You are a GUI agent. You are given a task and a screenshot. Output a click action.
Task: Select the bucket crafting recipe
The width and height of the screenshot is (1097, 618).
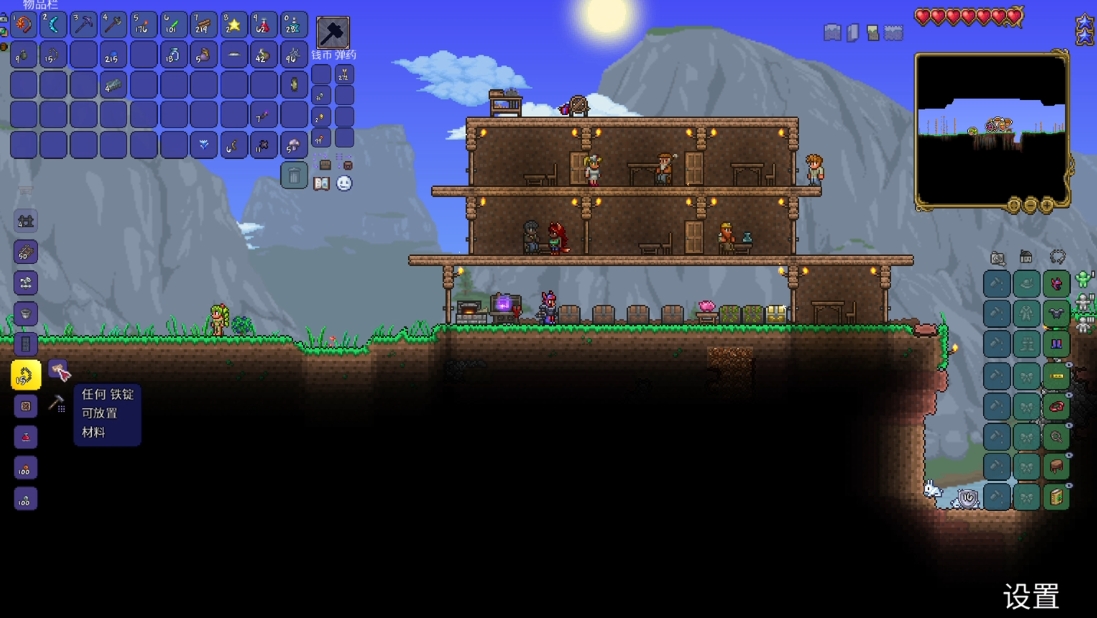pos(26,313)
